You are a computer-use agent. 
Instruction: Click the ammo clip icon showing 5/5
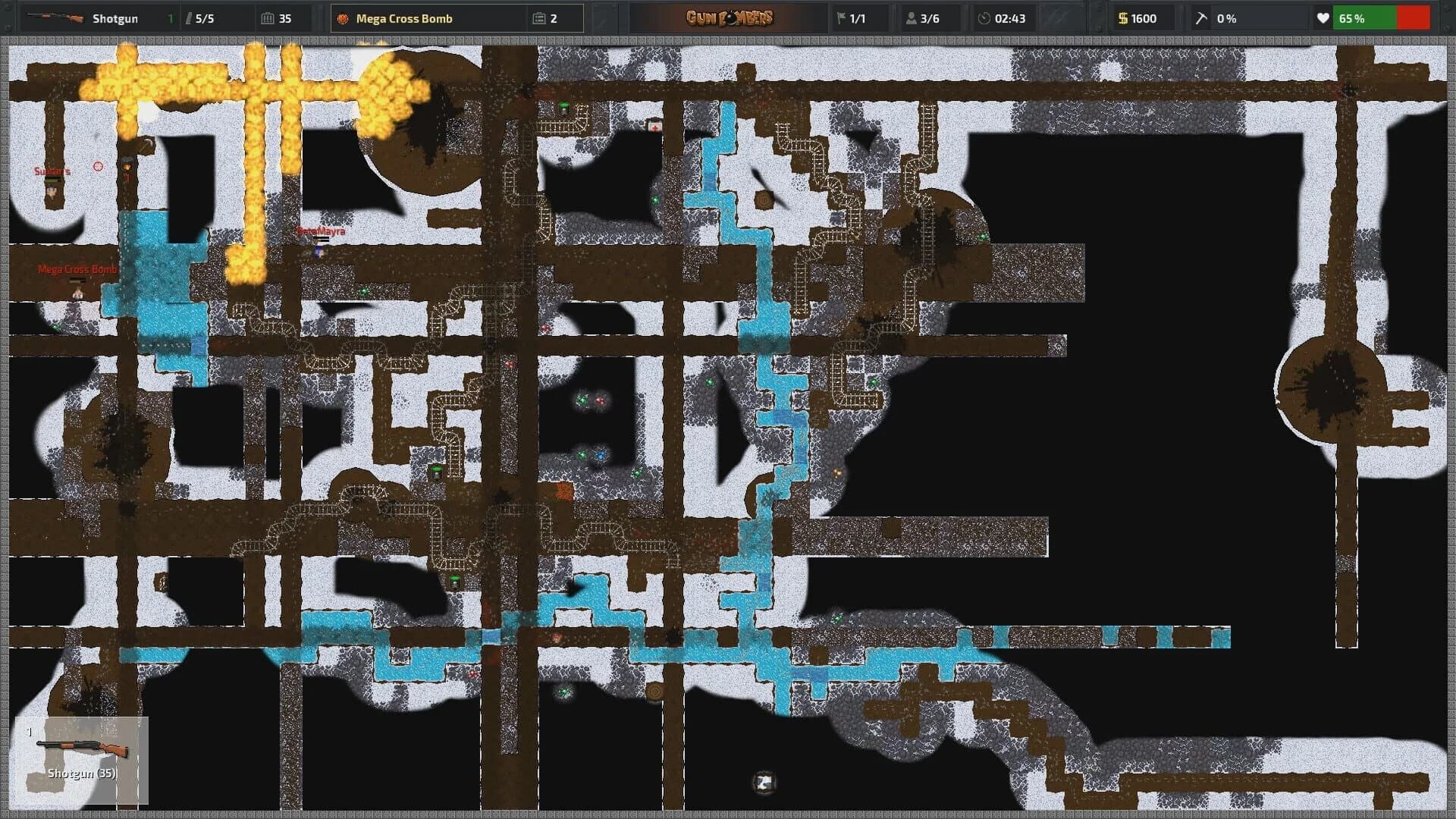tap(187, 18)
